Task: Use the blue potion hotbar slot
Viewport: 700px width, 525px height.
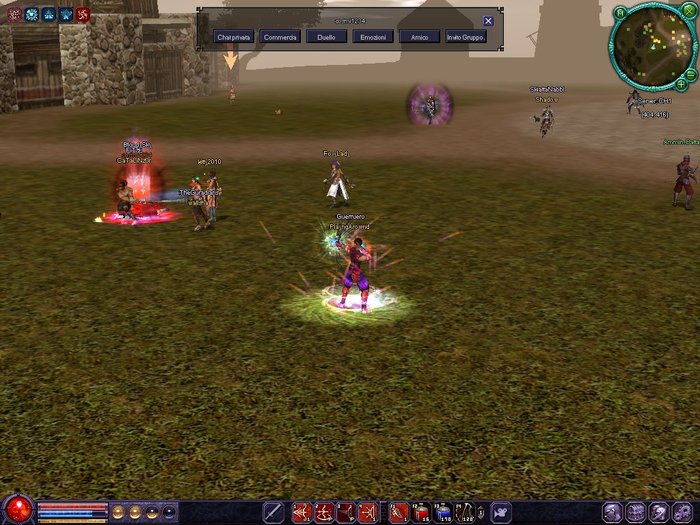Action: 445,512
